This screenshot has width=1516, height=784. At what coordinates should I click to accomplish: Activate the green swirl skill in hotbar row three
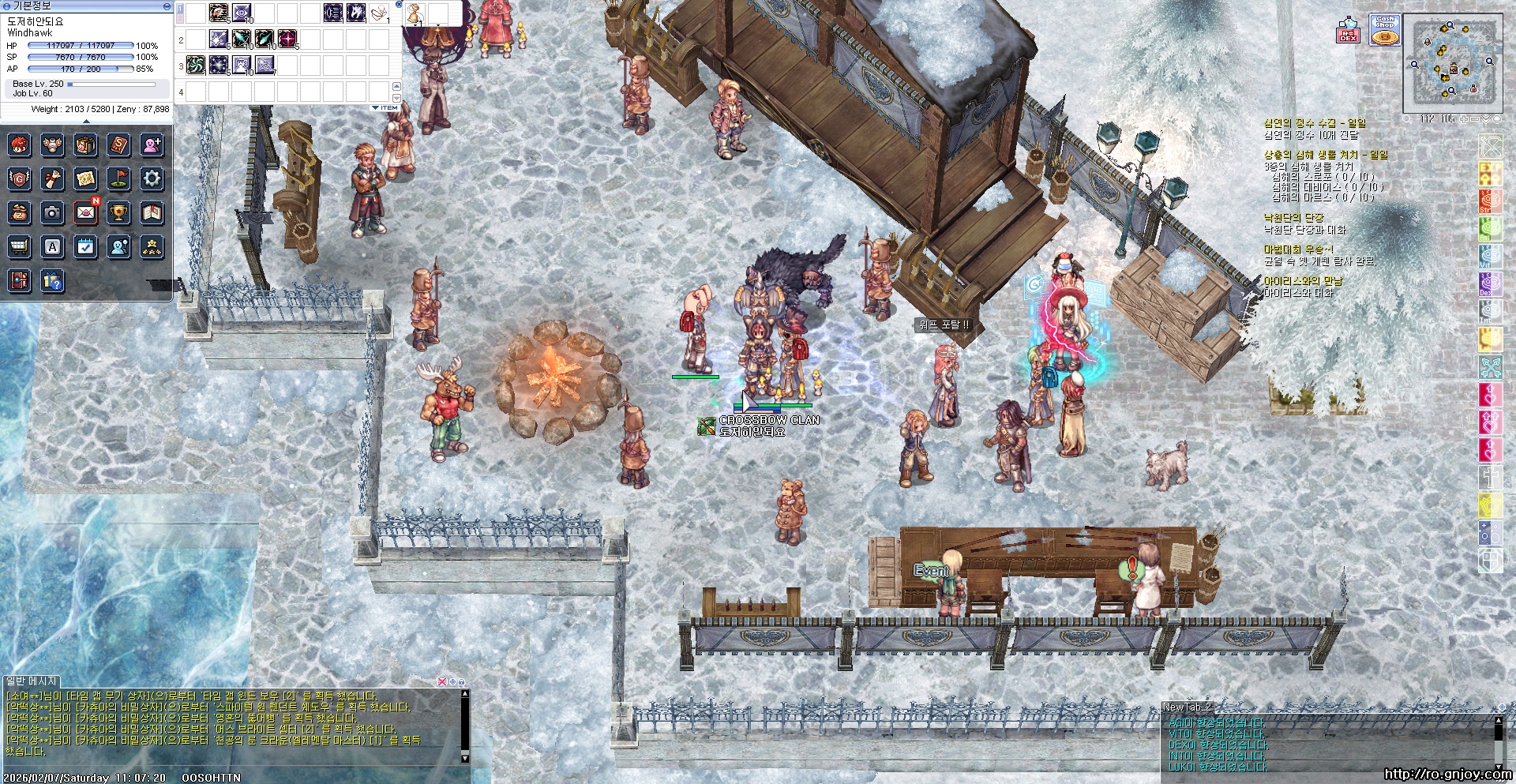tap(196, 65)
